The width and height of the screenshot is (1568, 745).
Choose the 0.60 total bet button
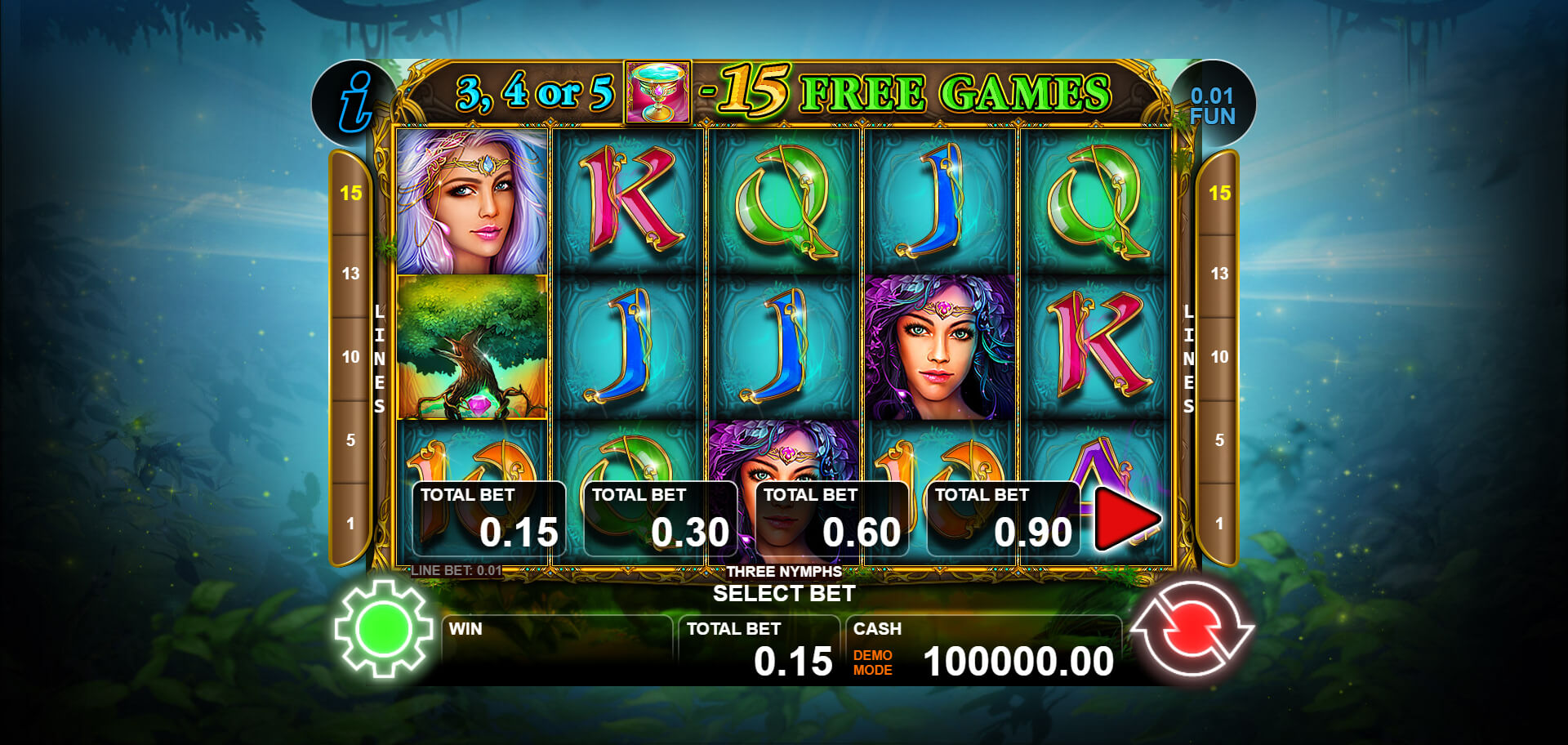tap(831, 520)
